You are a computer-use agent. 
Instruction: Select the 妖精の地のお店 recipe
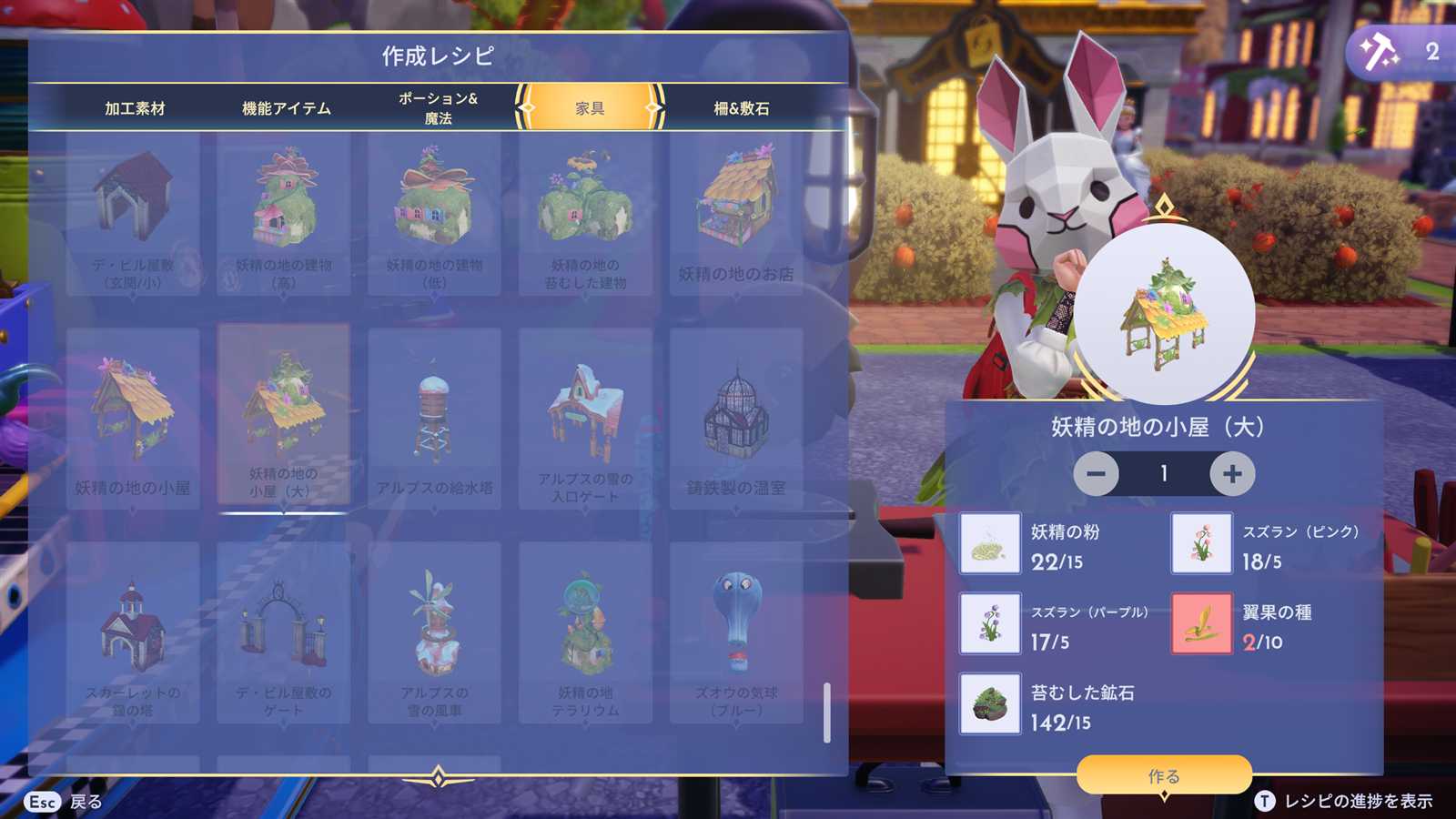736,215
